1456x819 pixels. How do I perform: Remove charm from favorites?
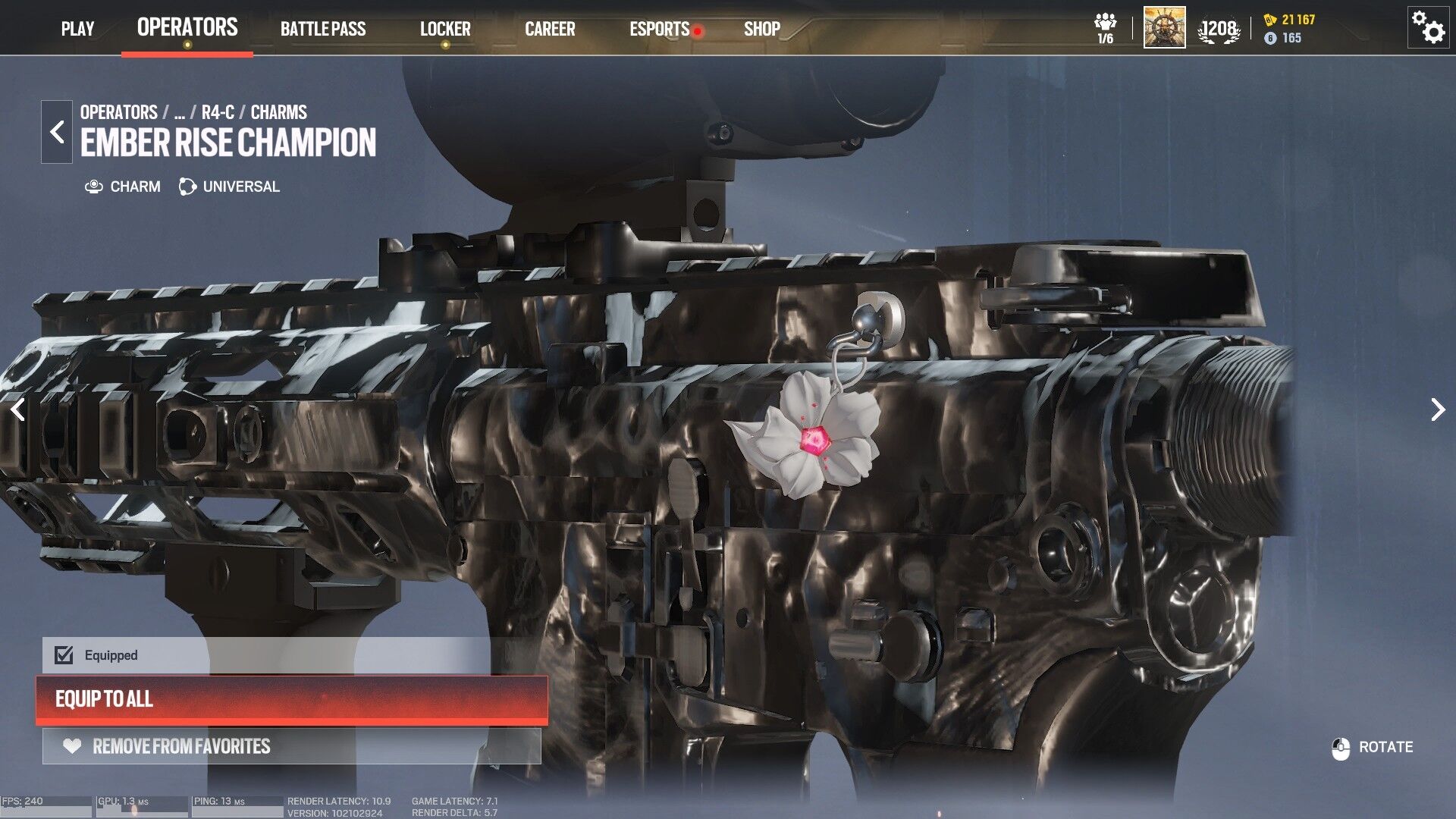(292, 746)
